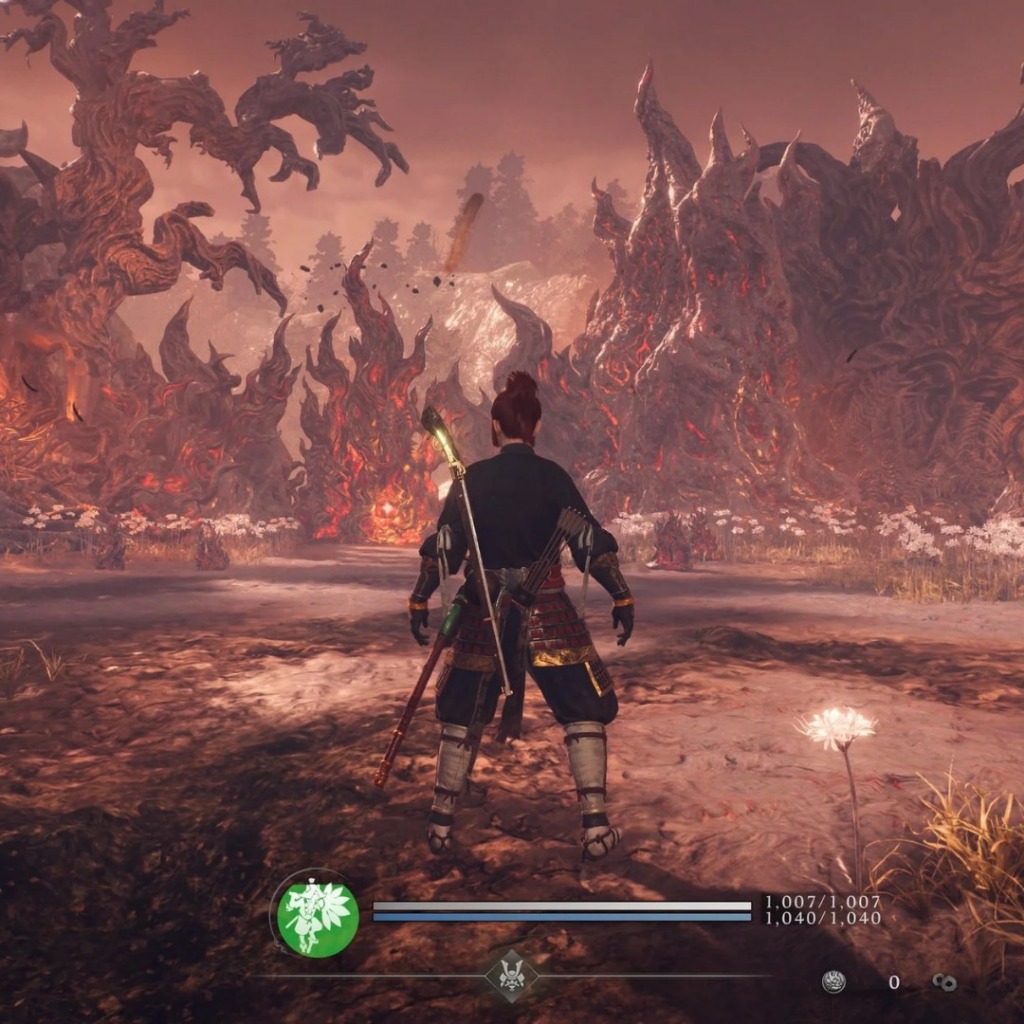The width and height of the screenshot is (1024, 1024).
Task: Click the linked rings icon
Action: [x=943, y=982]
